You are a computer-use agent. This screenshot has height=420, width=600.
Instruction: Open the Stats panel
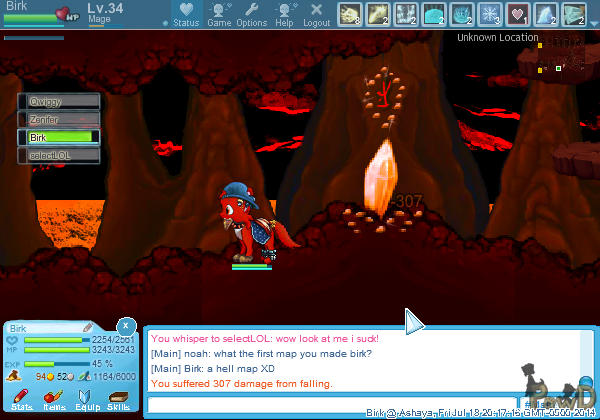tap(22, 399)
